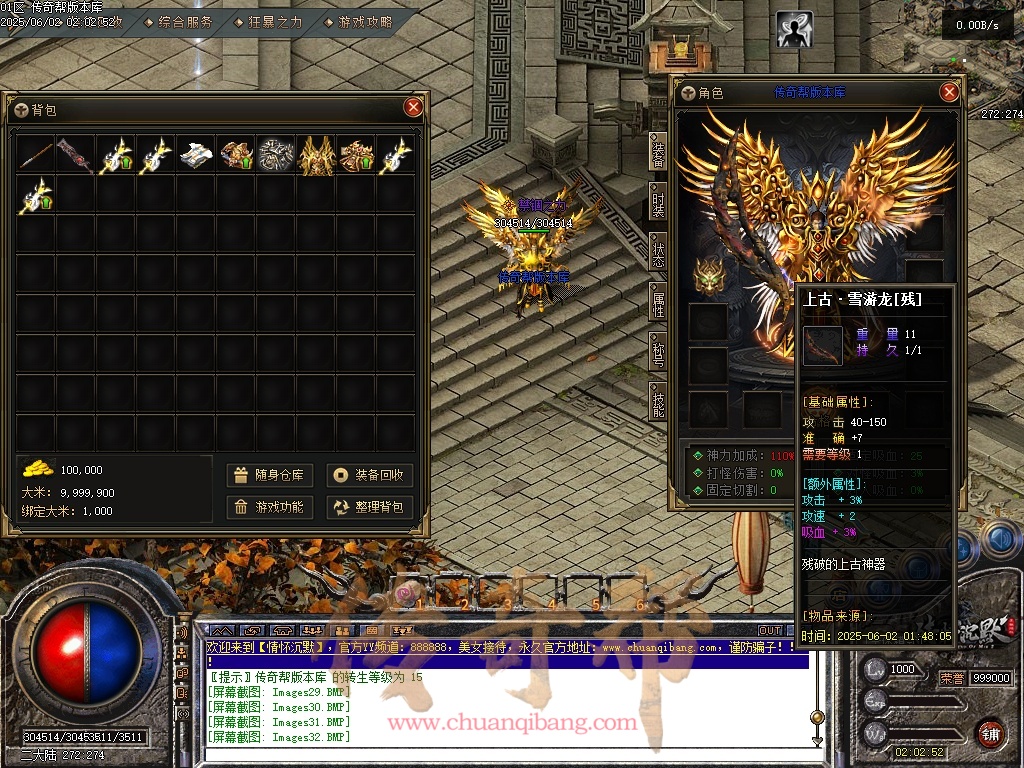Sort inventory with 整理背包
Screen dimensions: 1024x768
coord(370,507)
